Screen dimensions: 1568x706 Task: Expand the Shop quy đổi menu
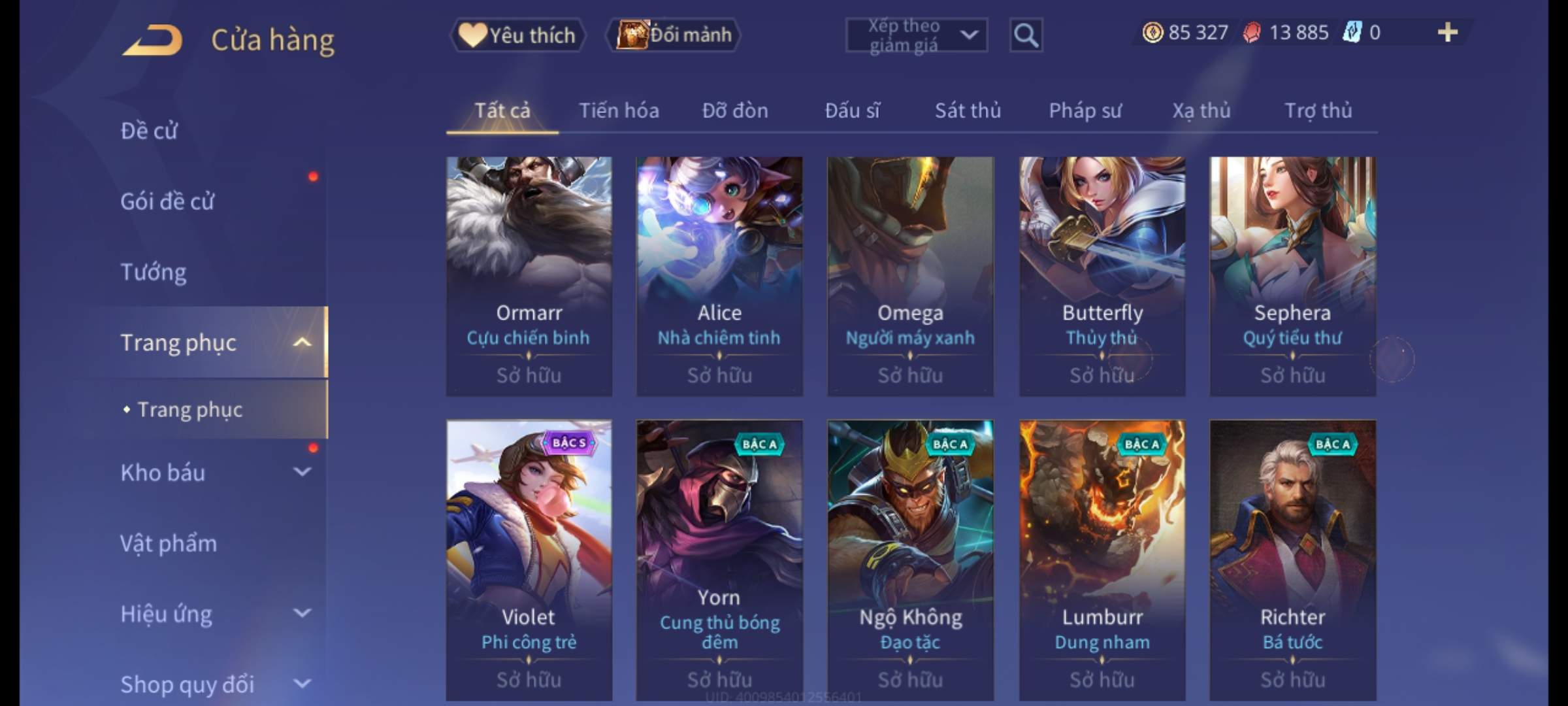pos(216,684)
